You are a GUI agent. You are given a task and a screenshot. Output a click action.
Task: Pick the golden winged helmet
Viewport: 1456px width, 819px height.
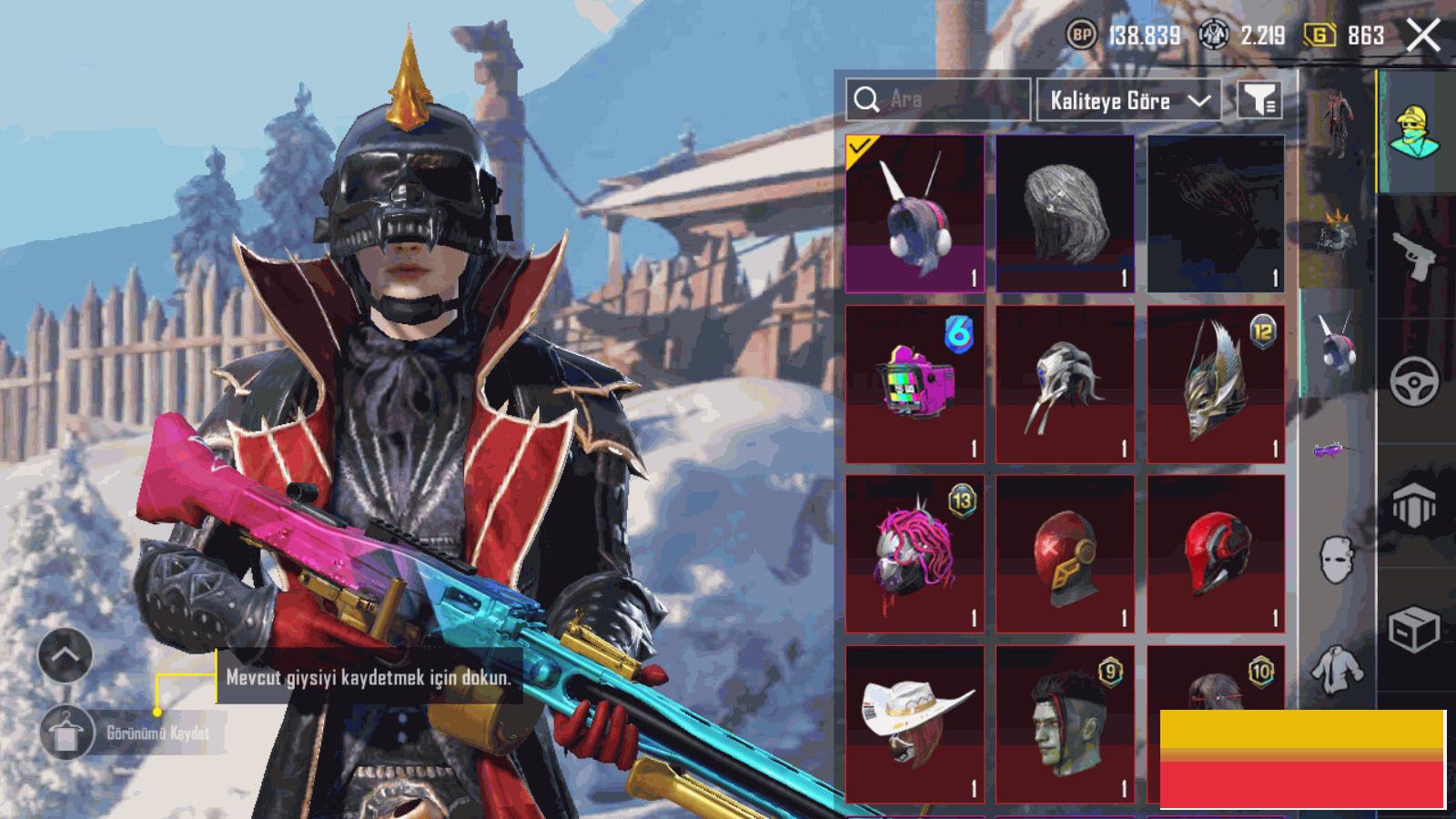1216,384
